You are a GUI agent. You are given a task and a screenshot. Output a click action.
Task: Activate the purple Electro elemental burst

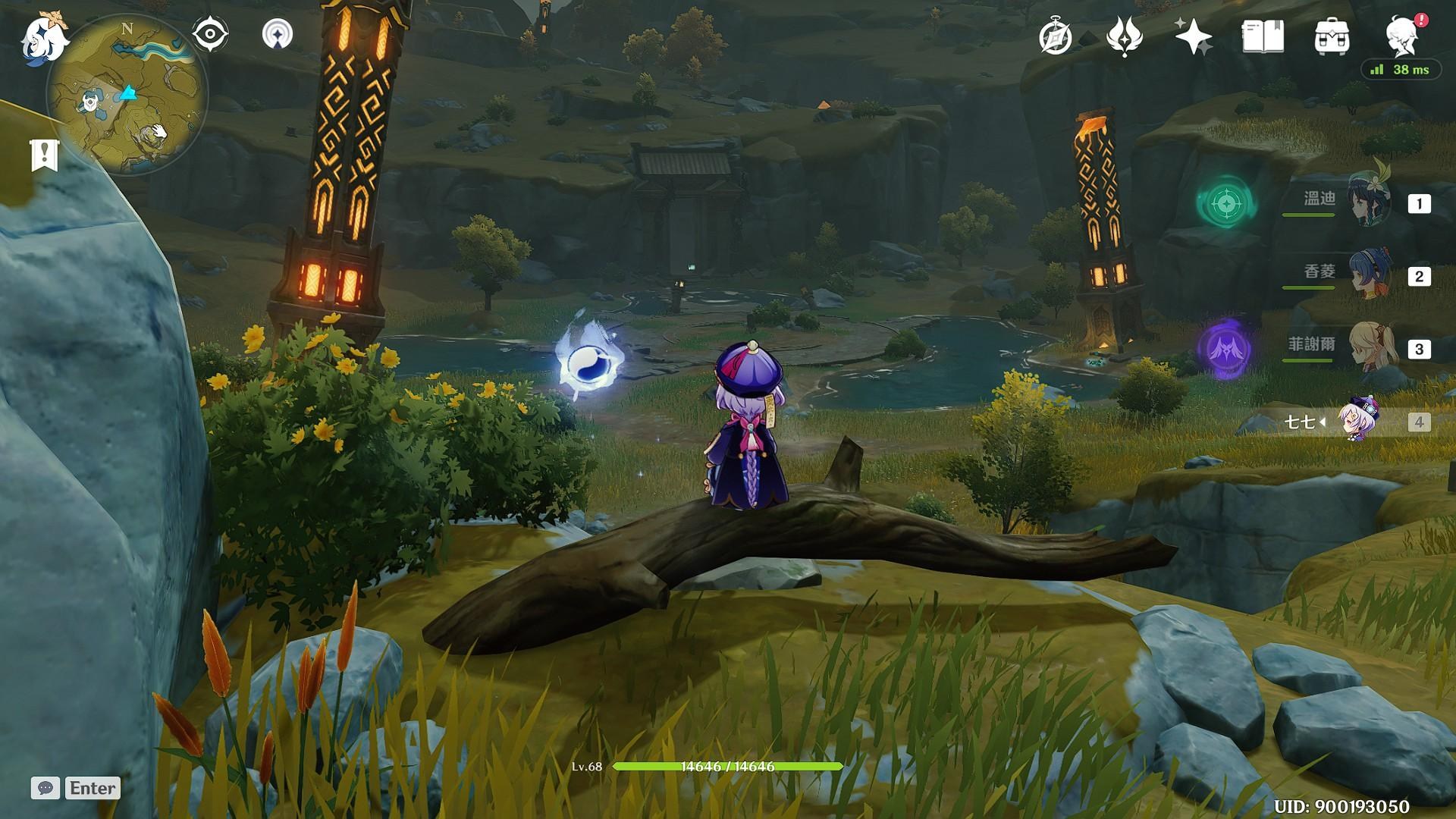tap(1224, 349)
